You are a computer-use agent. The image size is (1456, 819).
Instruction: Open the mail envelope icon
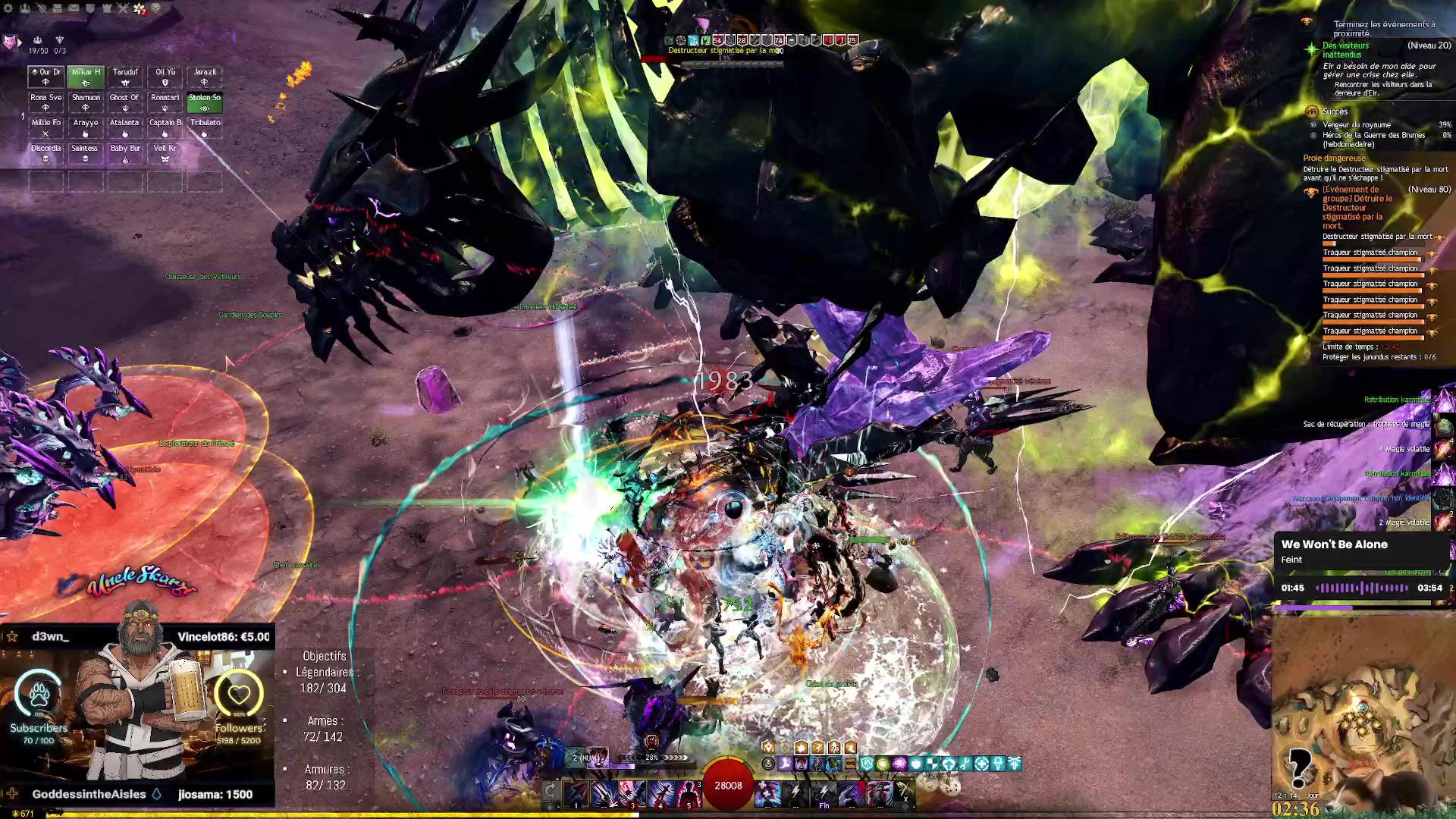[74, 8]
